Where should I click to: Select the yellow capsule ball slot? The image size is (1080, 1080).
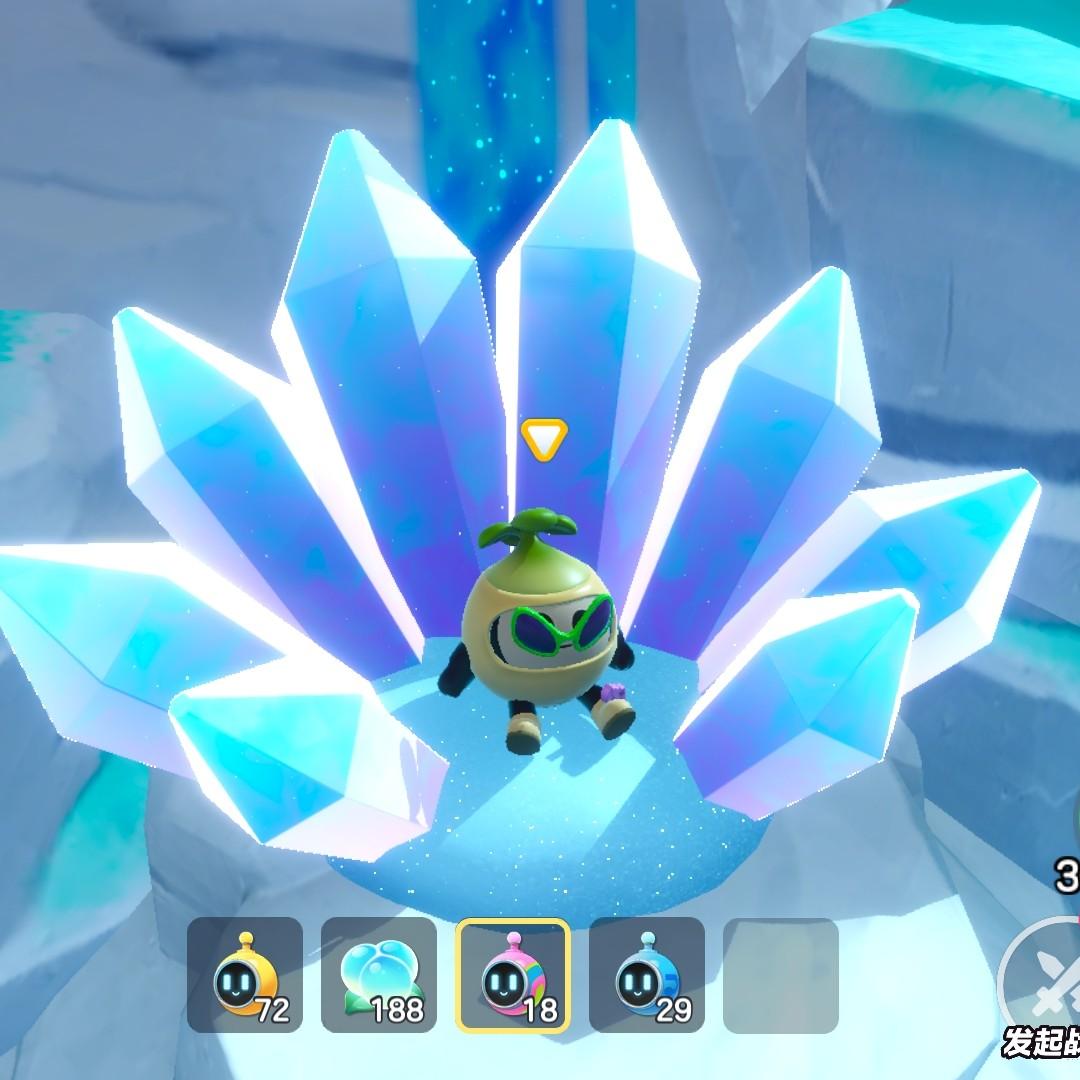(x=245, y=975)
